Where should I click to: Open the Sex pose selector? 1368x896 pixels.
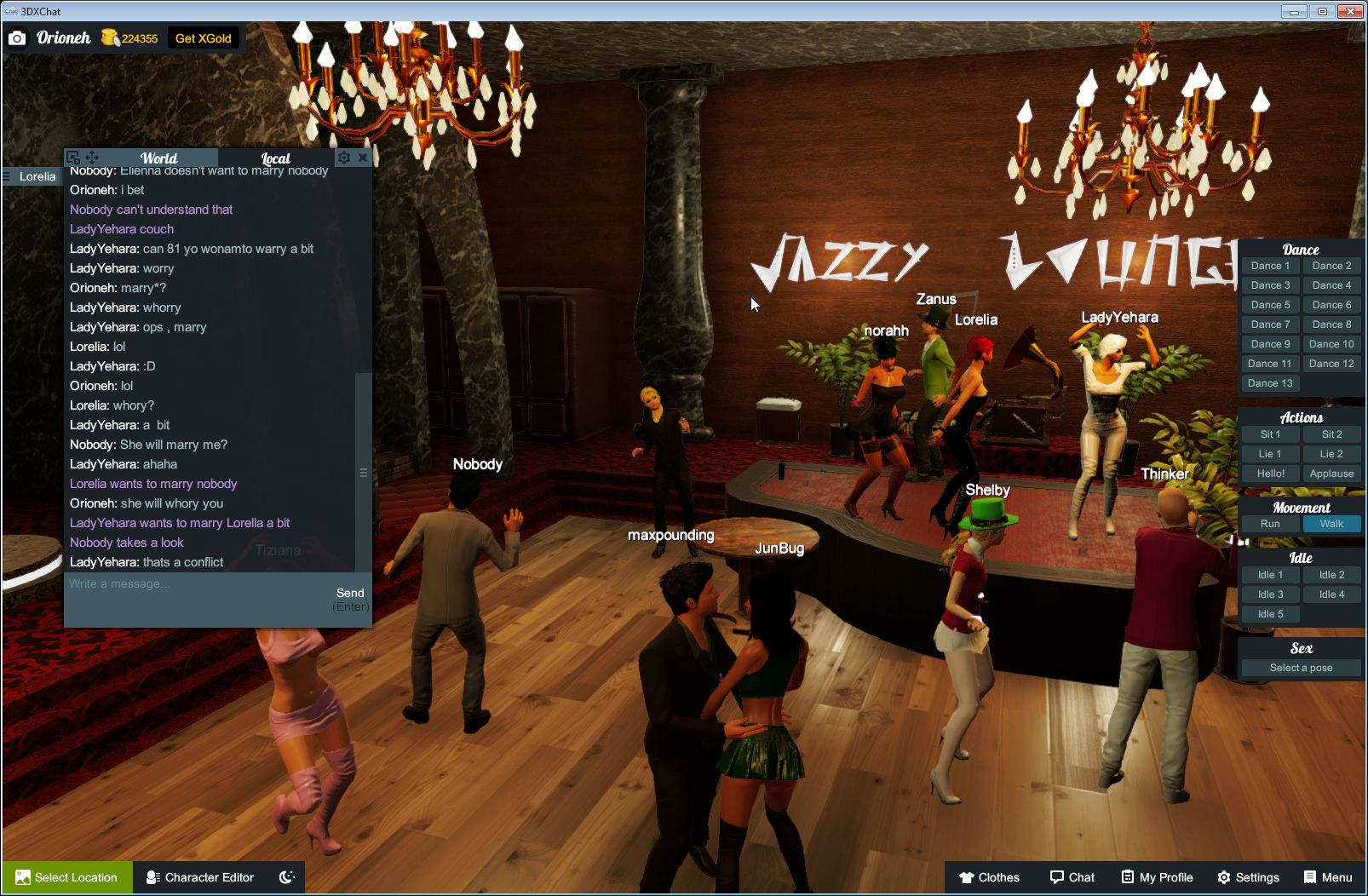coord(1301,668)
